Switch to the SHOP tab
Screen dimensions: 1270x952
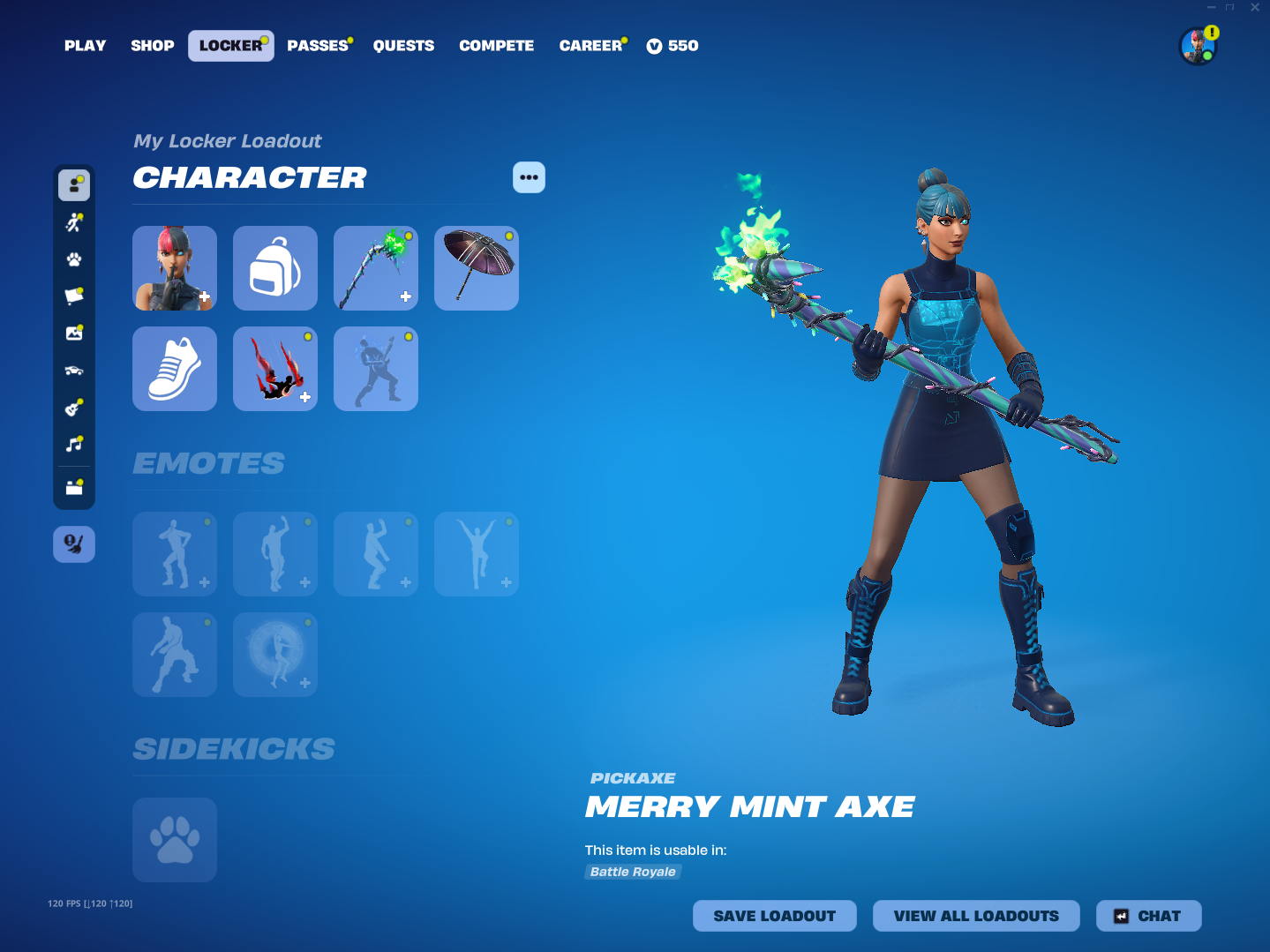tap(153, 46)
